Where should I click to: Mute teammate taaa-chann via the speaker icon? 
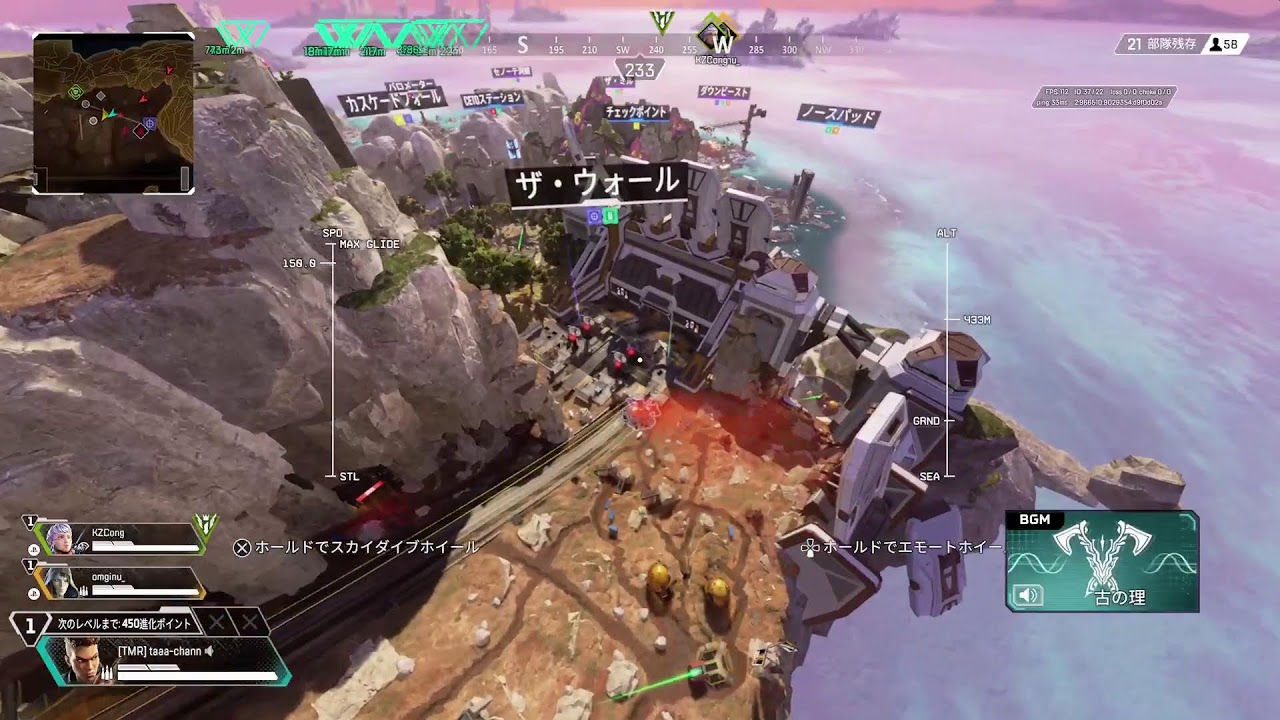(x=209, y=651)
